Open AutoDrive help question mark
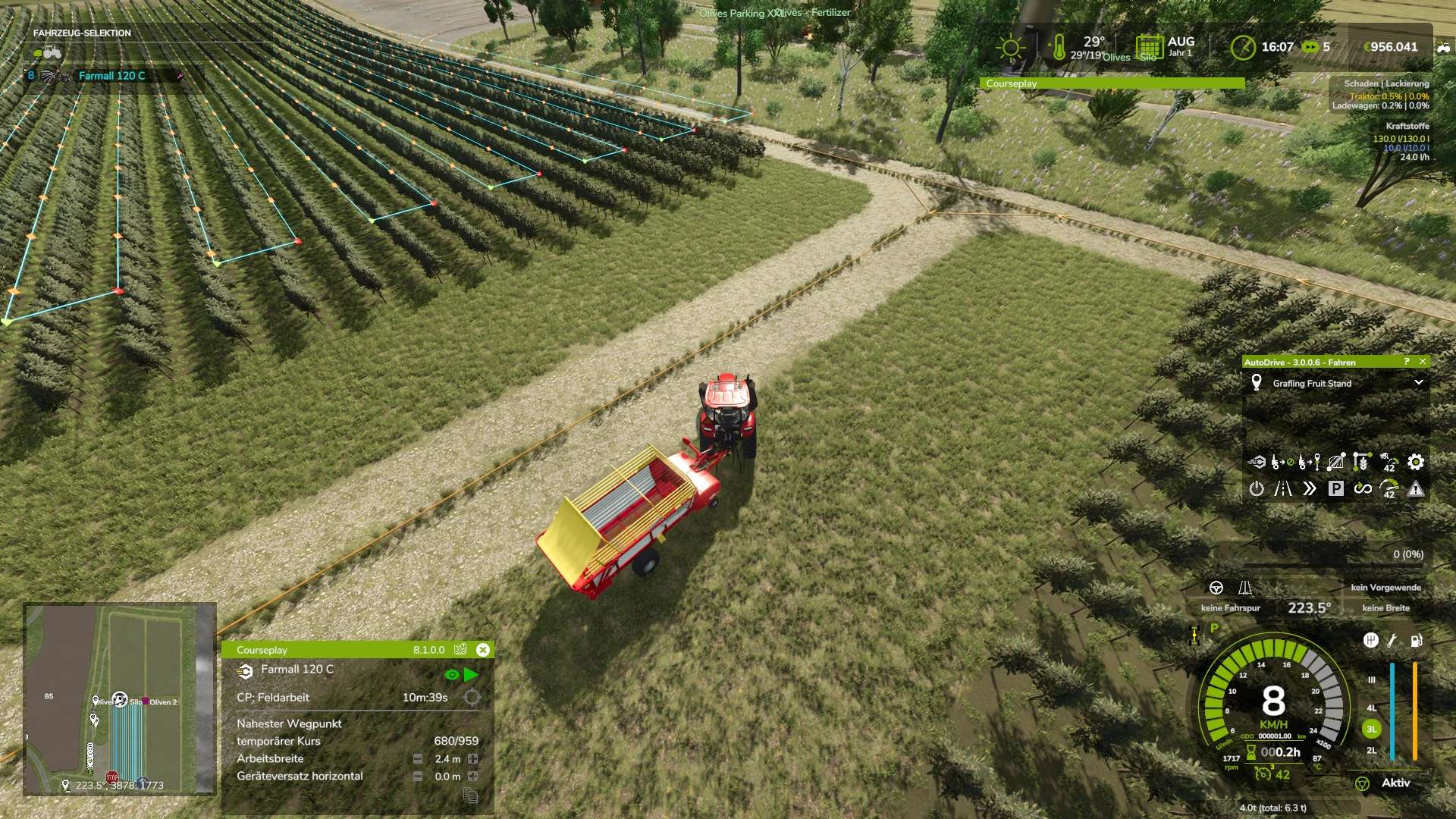Image resolution: width=1456 pixels, height=819 pixels. tap(1407, 362)
